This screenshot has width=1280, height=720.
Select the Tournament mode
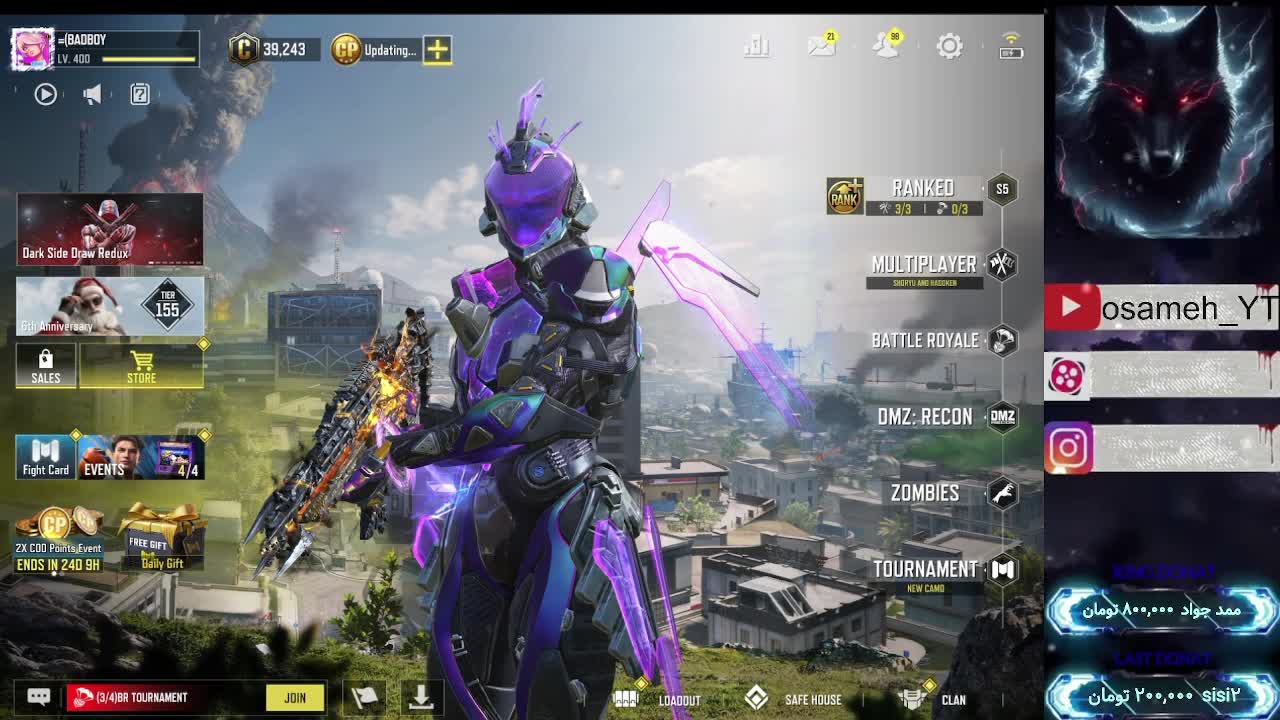coord(925,569)
